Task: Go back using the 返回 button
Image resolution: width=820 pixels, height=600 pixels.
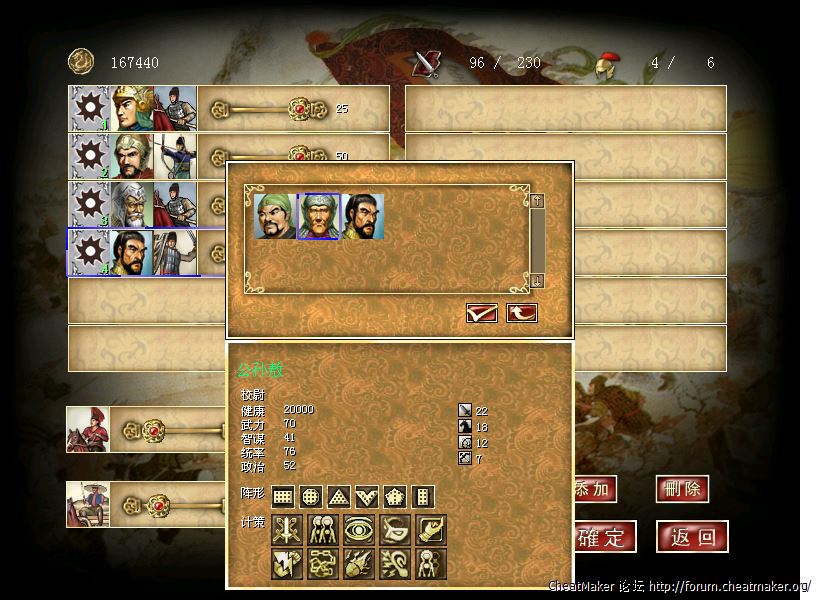Action: point(693,537)
